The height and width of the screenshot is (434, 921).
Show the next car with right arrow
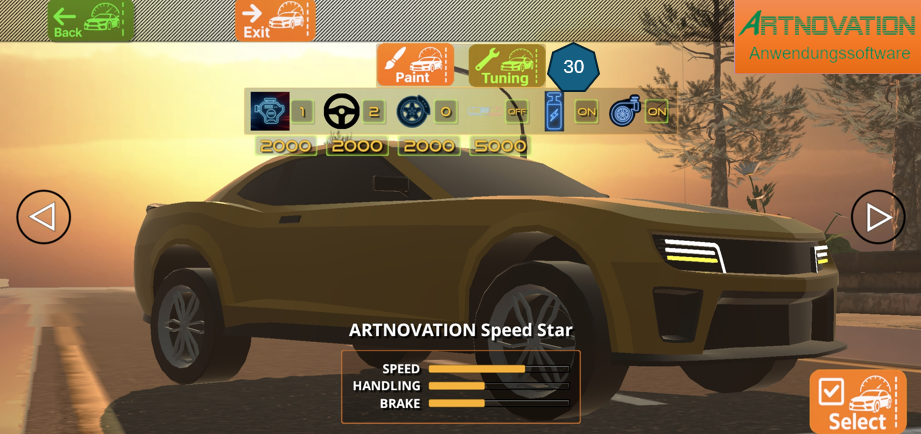877,217
